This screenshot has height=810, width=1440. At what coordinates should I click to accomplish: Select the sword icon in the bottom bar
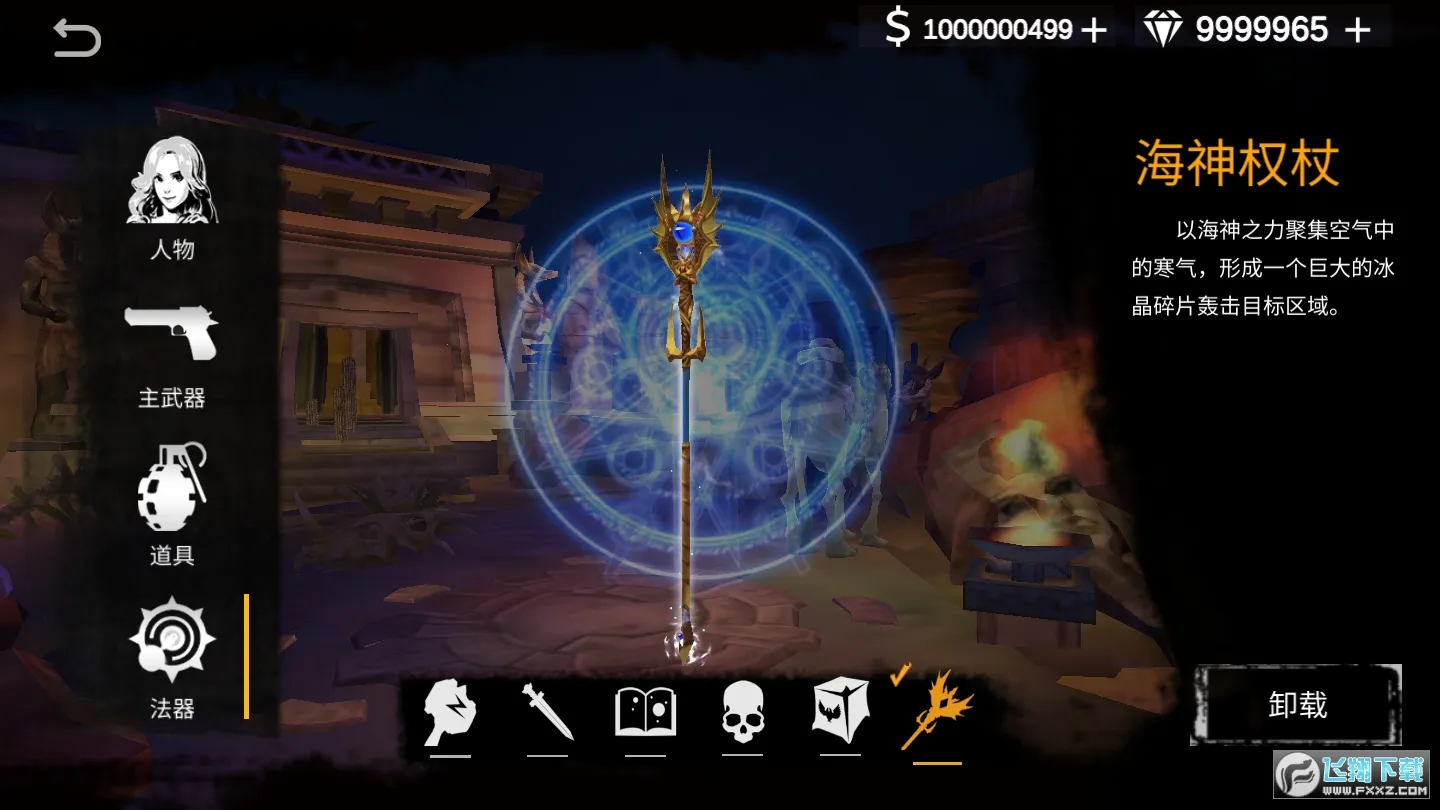coord(549,712)
